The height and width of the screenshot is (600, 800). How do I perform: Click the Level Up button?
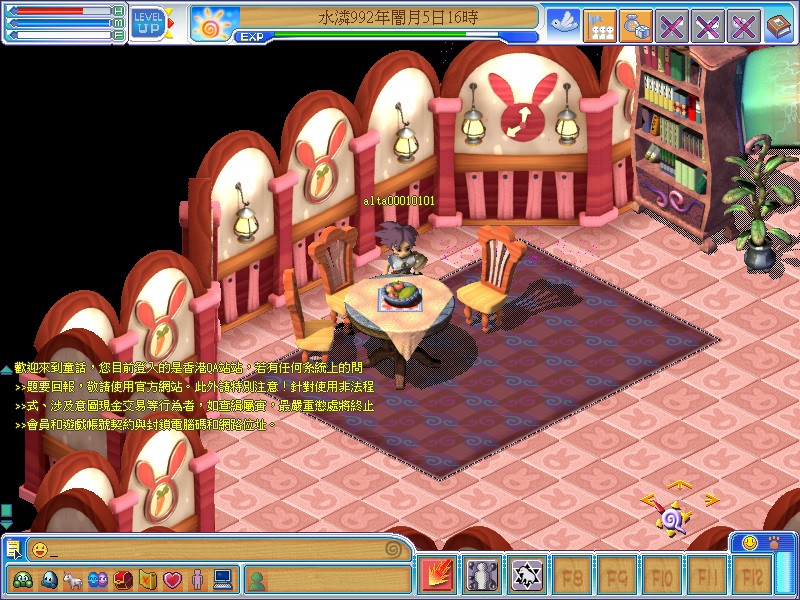tap(148, 22)
